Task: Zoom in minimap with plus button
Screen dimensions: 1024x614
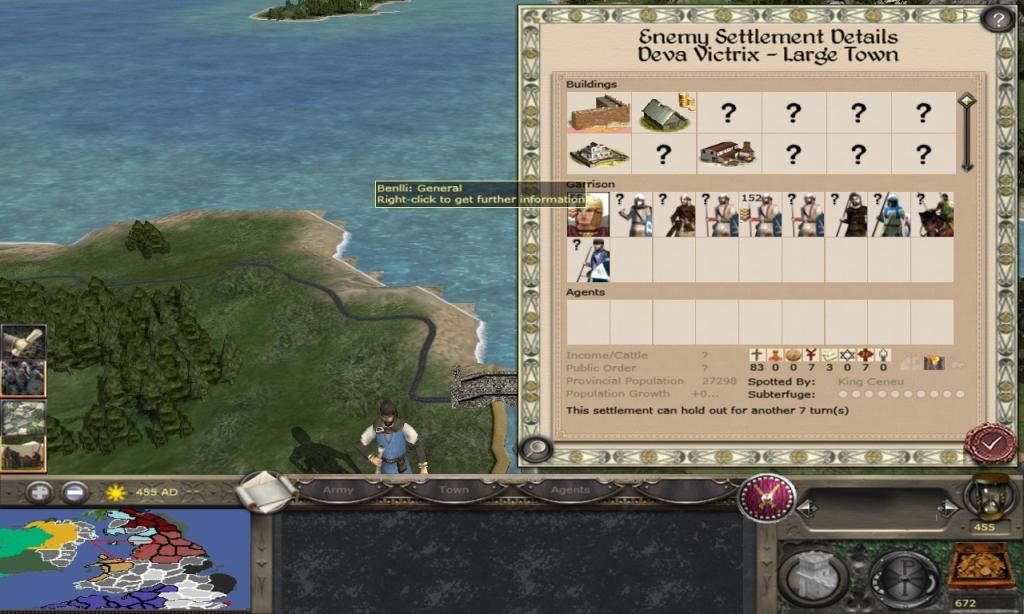Action: pos(39,492)
